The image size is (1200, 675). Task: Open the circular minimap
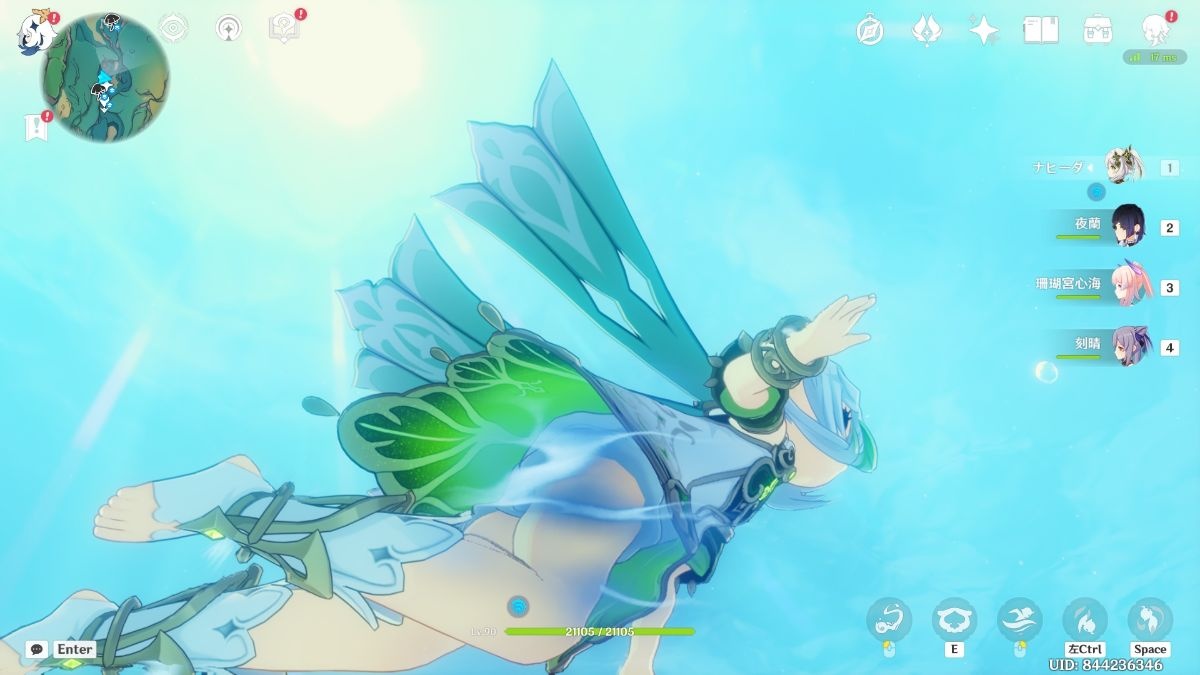105,78
